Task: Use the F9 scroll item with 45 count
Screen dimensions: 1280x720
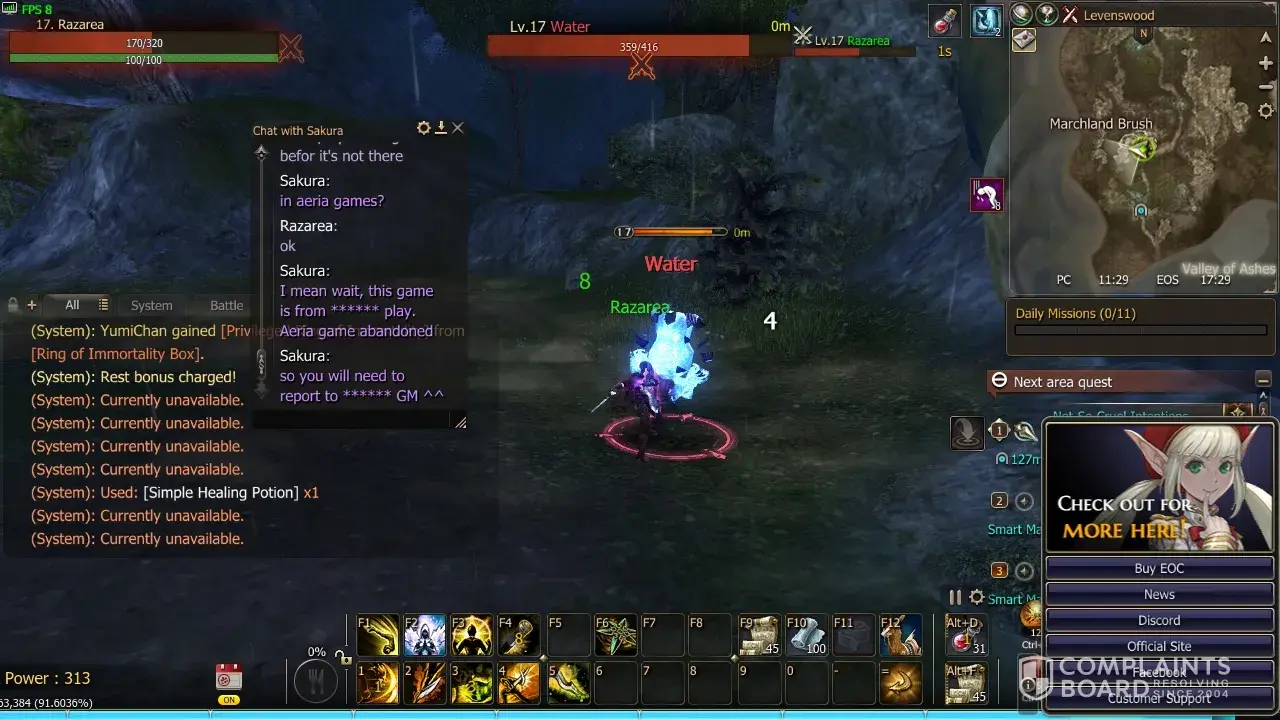Action: click(x=760, y=636)
